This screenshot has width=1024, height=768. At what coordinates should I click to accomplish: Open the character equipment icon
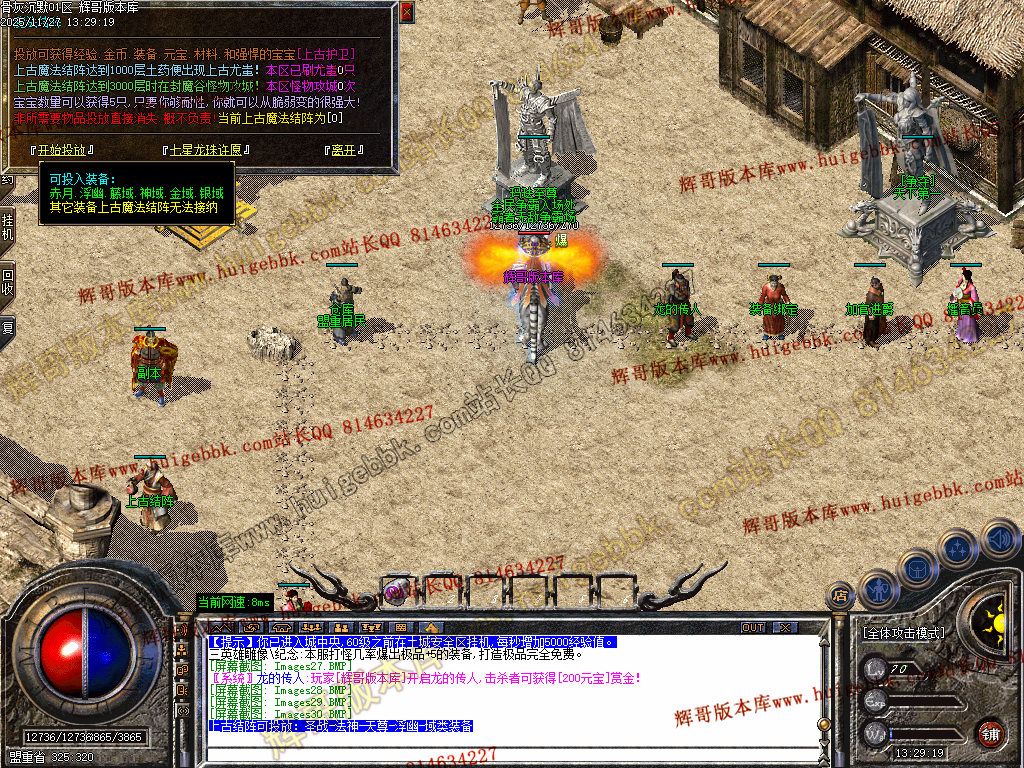pos(877,590)
